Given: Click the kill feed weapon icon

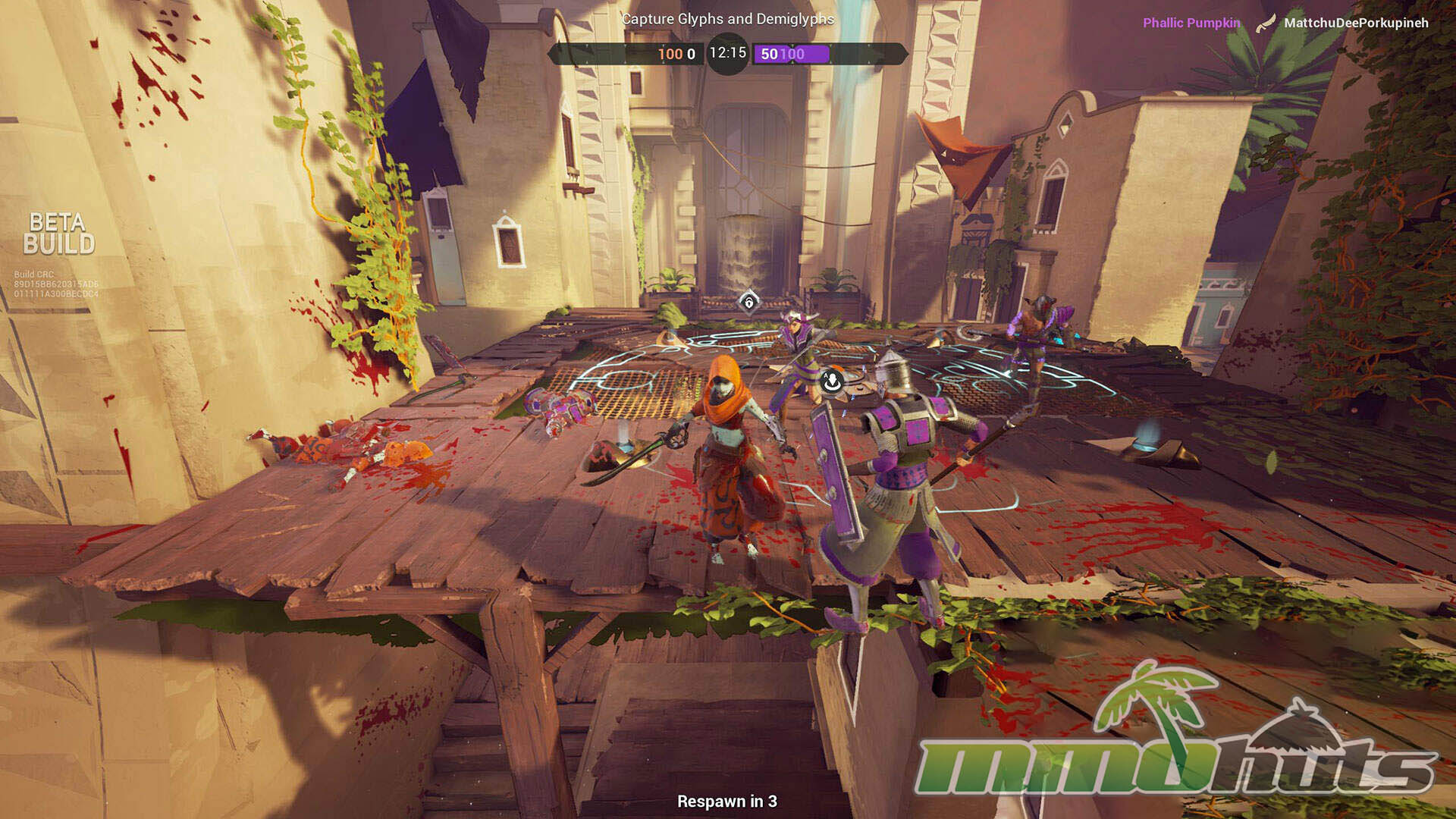Looking at the screenshot, I should point(1263,24).
